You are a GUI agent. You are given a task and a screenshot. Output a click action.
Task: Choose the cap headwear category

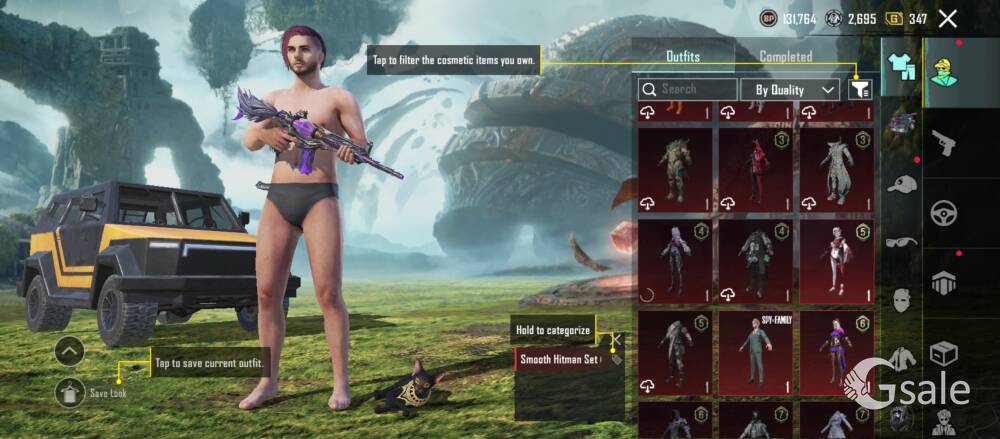[902, 184]
